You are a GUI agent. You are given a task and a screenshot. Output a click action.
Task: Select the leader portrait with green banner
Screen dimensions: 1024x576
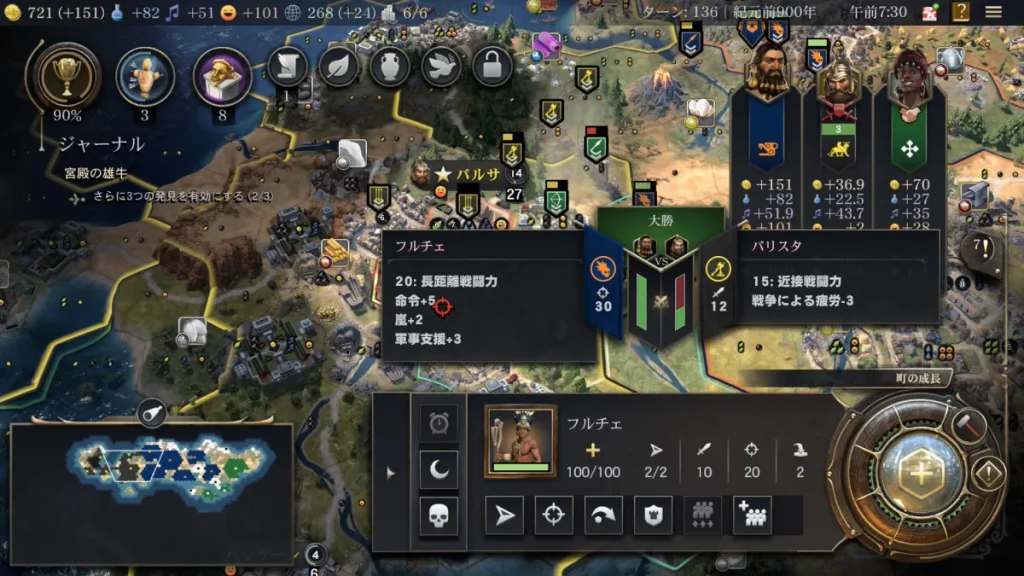click(909, 78)
